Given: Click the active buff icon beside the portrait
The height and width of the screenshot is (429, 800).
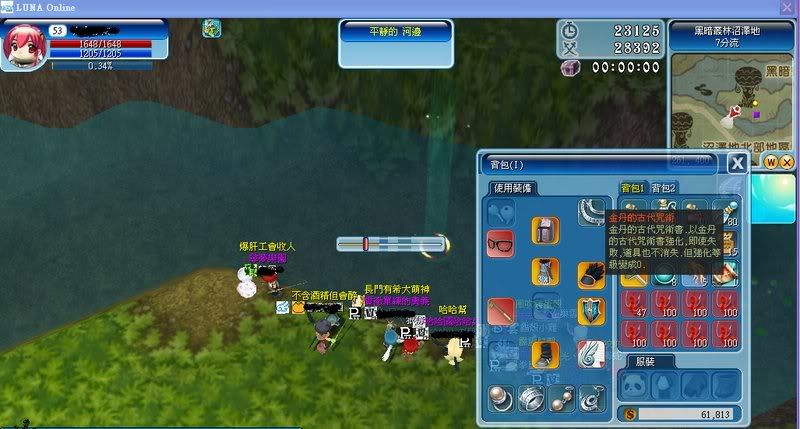Looking at the screenshot, I should click(x=211, y=28).
